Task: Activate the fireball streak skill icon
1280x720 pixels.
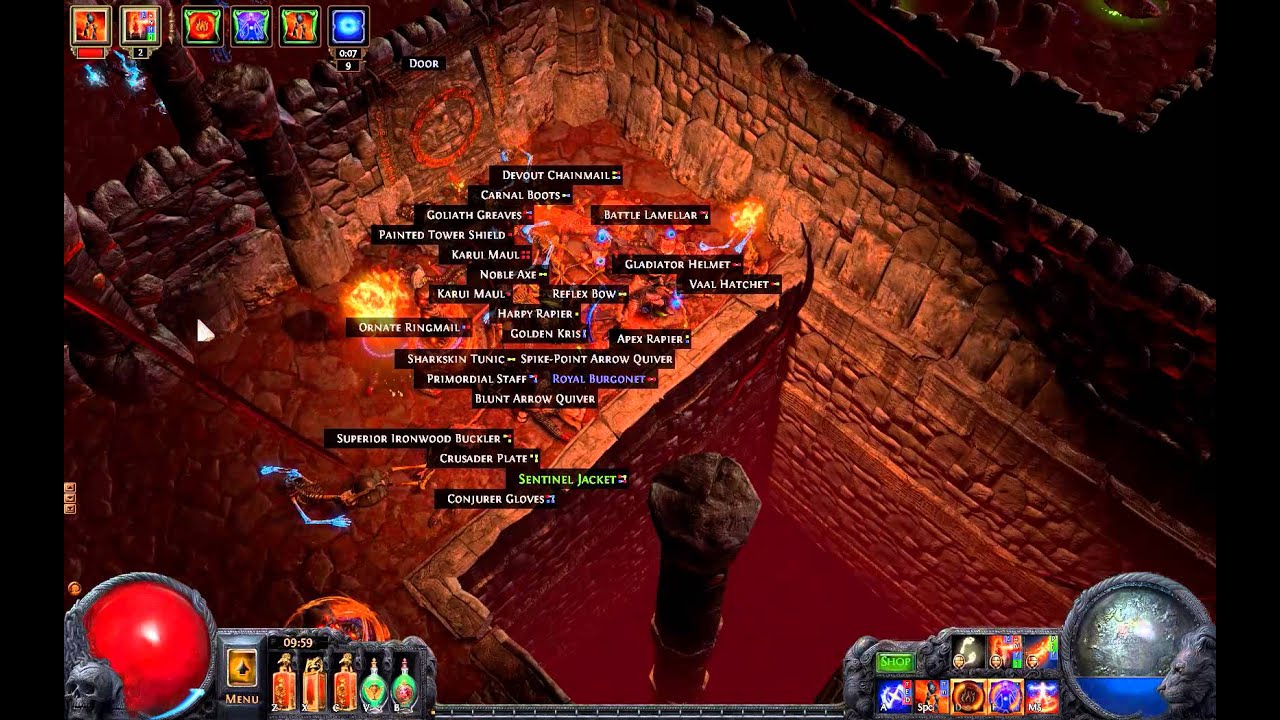Action: (x=1040, y=653)
